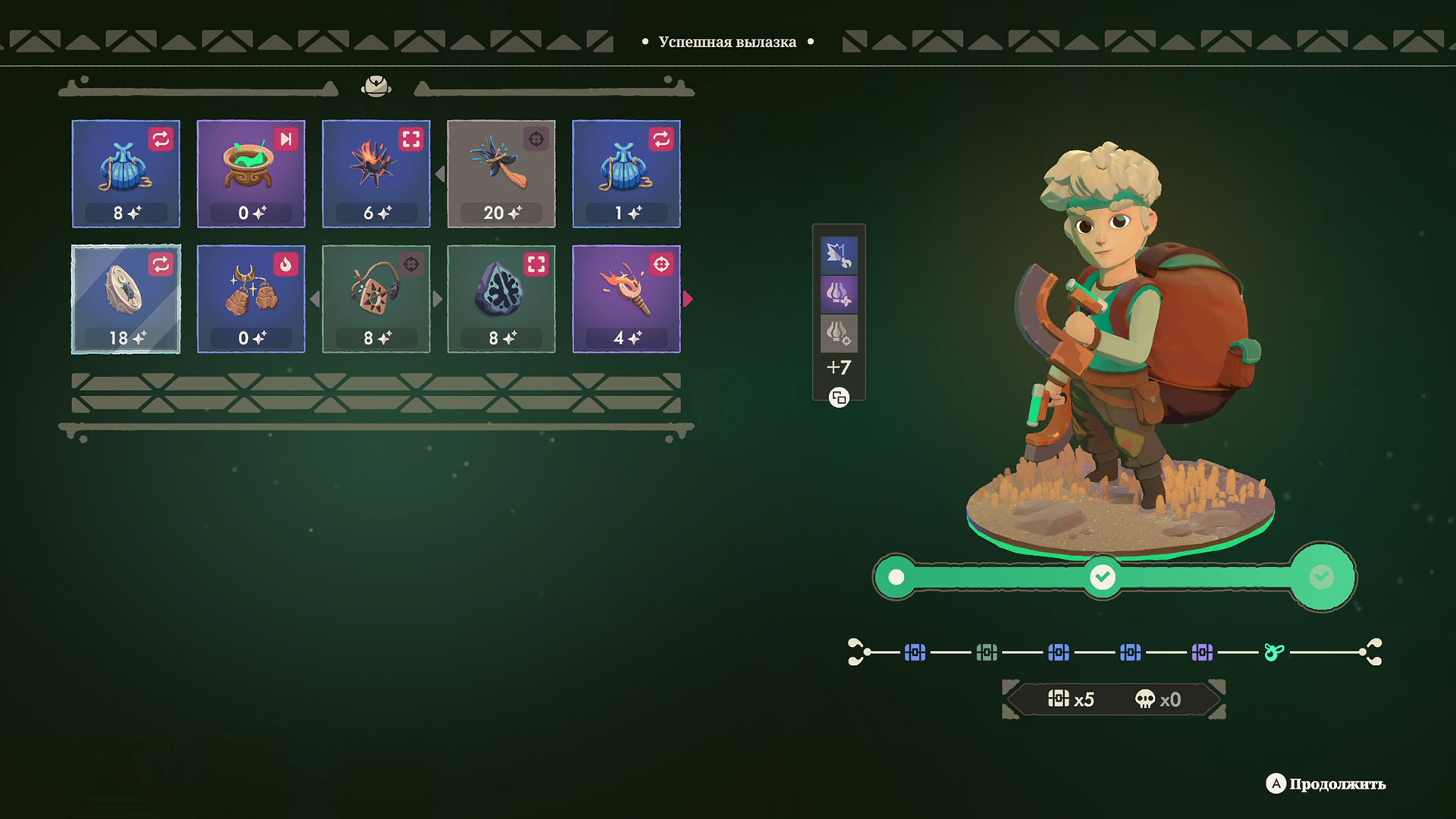This screenshot has width=1456, height=819.
Task: Select the tribal amulet pouch item
Action: 376,299
